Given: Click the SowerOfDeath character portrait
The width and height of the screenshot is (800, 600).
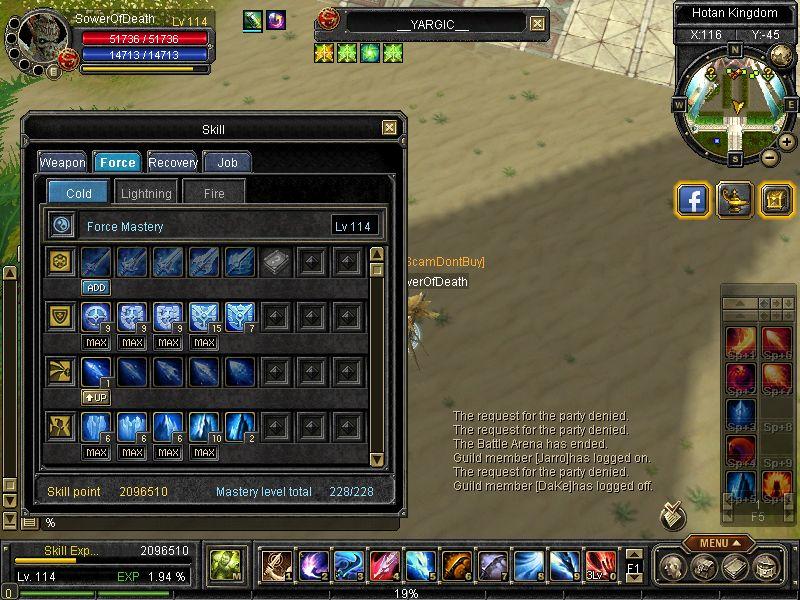Looking at the screenshot, I should pyautogui.click(x=42, y=38).
